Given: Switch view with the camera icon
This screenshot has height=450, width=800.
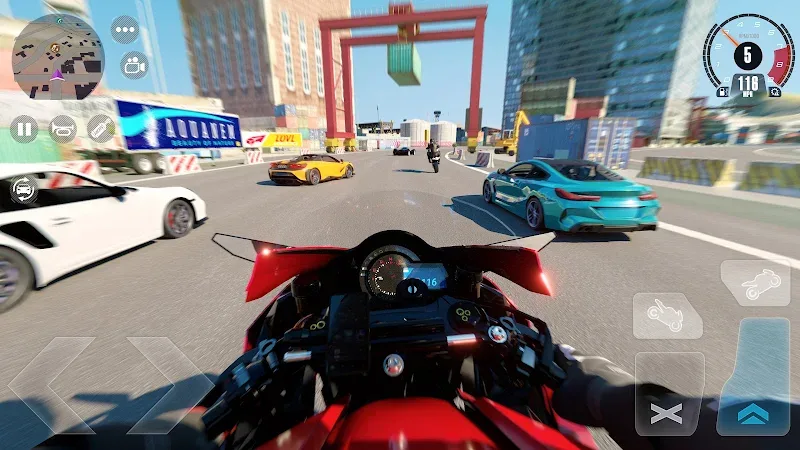Looking at the screenshot, I should (x=134, y=65).
